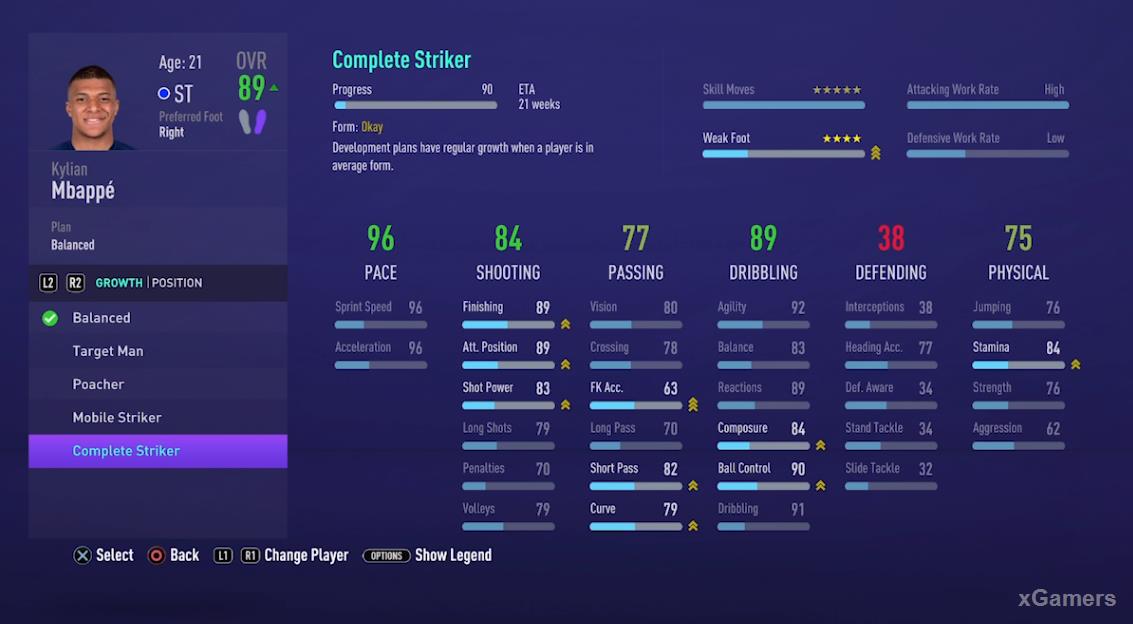The image size is (1133, 624).
Task: Choose the Complete Striker plan
Action: coord(127,451)
